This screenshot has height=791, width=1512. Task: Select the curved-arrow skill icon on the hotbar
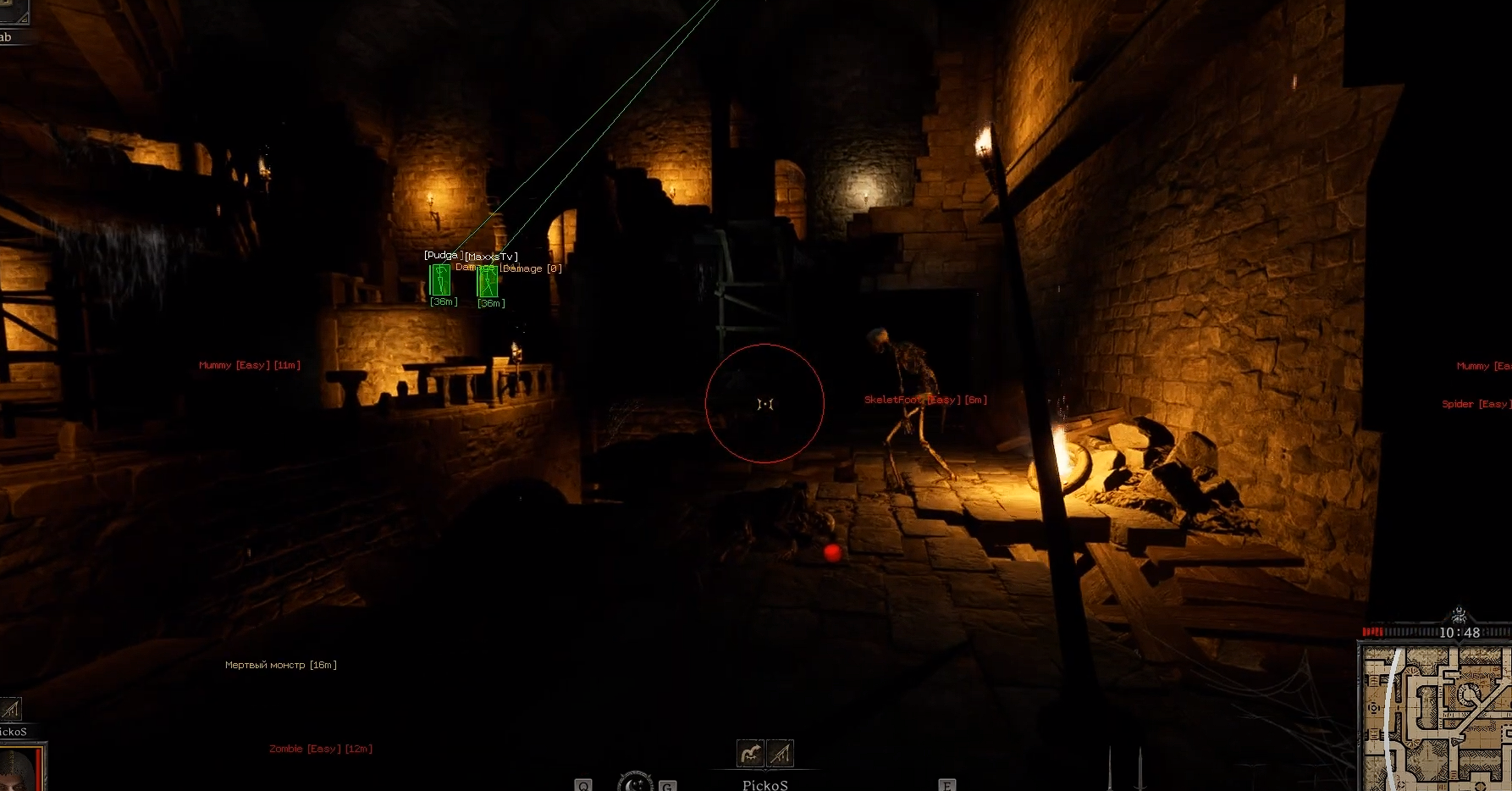pyautogui.click(x=749, y=753)
